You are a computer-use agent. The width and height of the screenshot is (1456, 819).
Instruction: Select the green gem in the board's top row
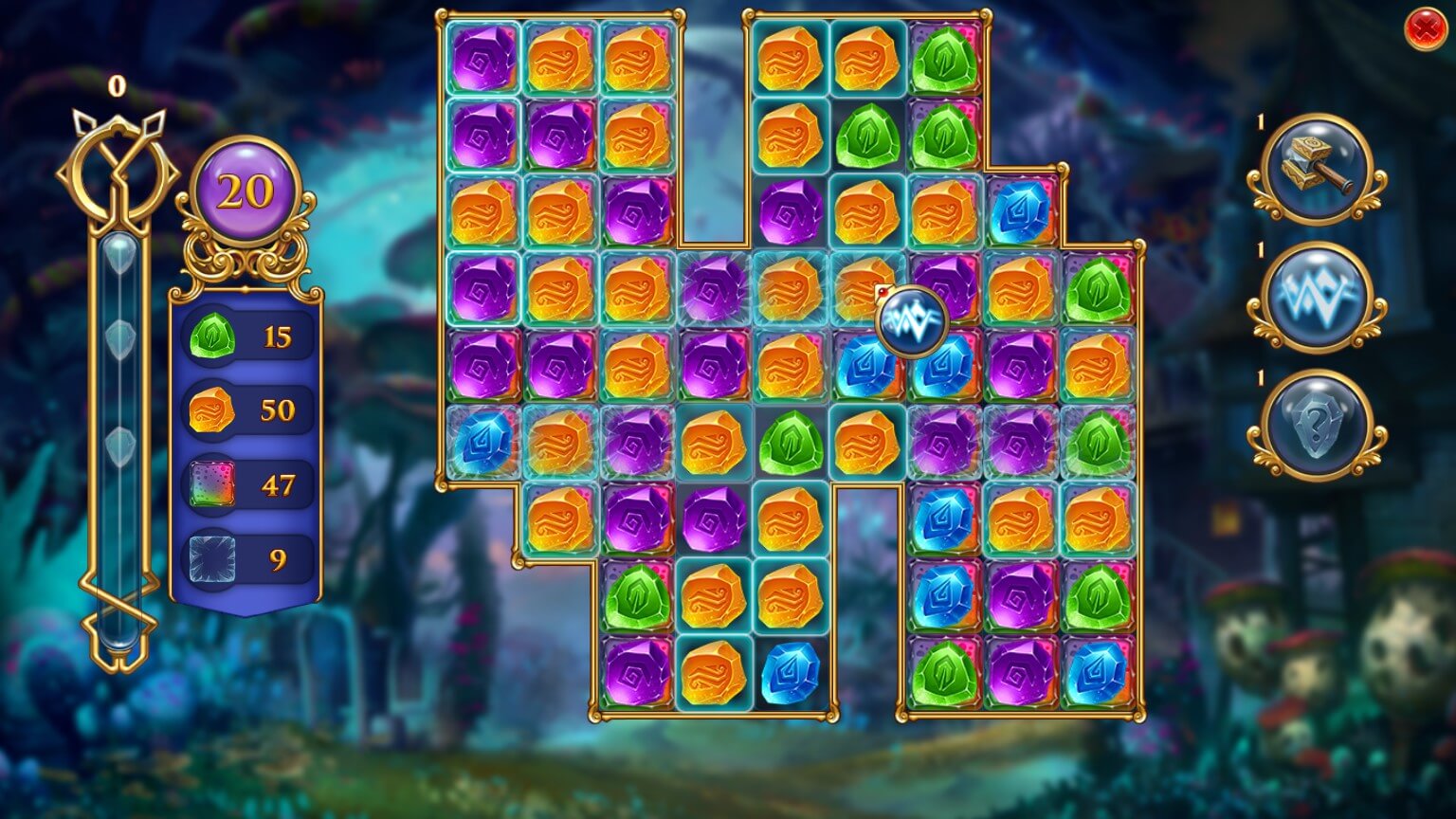click(944, 59)
